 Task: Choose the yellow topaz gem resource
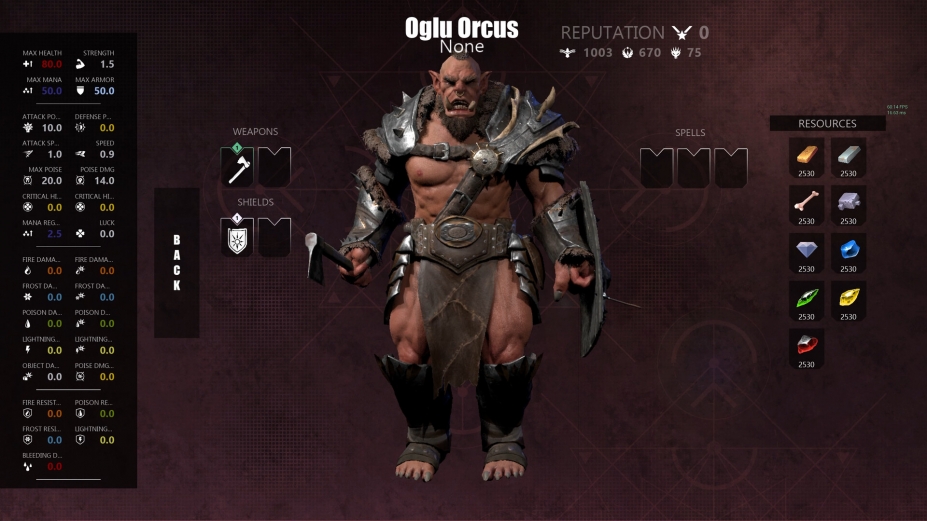pyautogui.click(x=848, y=298)
